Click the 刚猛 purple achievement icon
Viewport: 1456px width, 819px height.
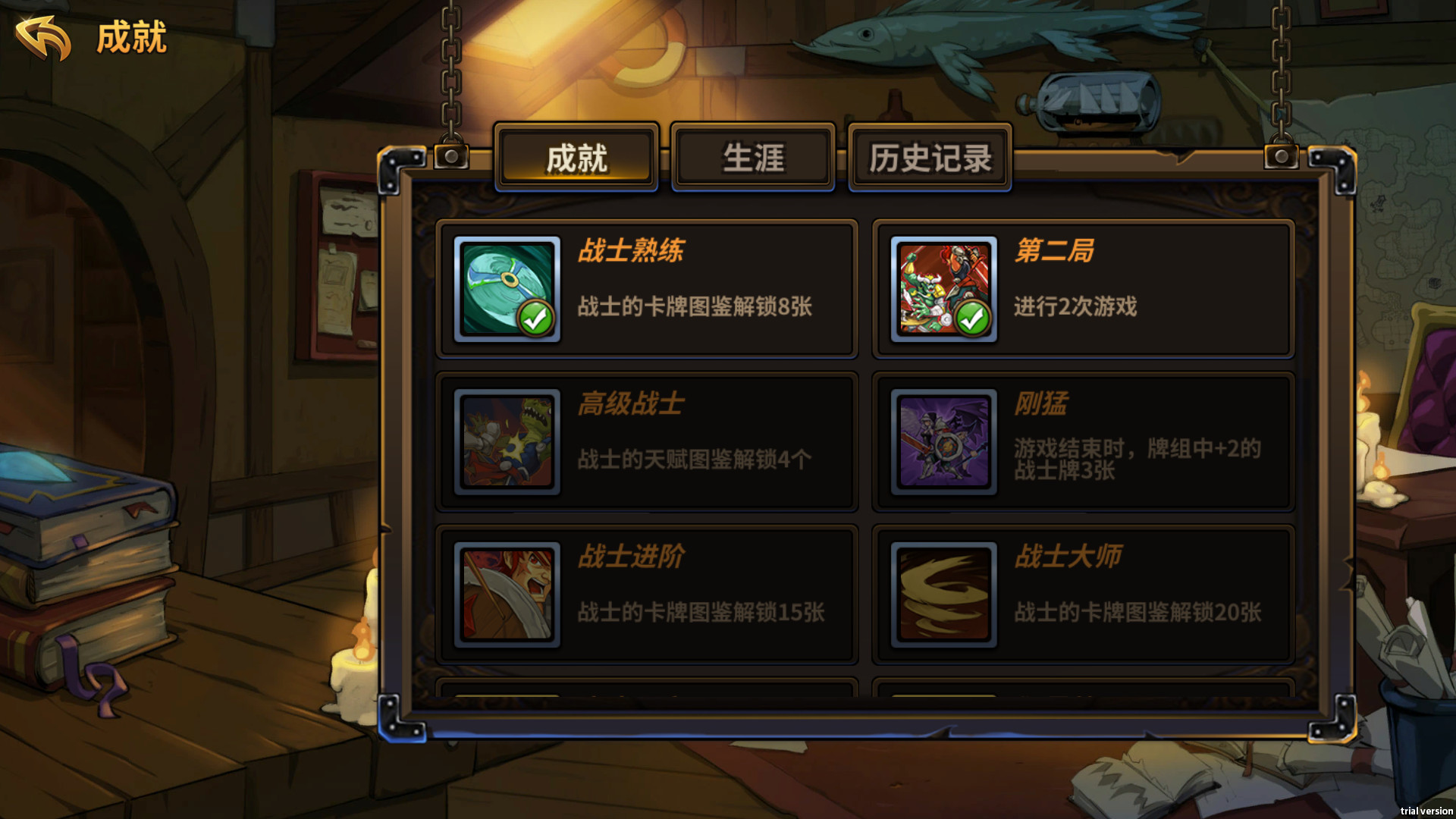point(943,442)
